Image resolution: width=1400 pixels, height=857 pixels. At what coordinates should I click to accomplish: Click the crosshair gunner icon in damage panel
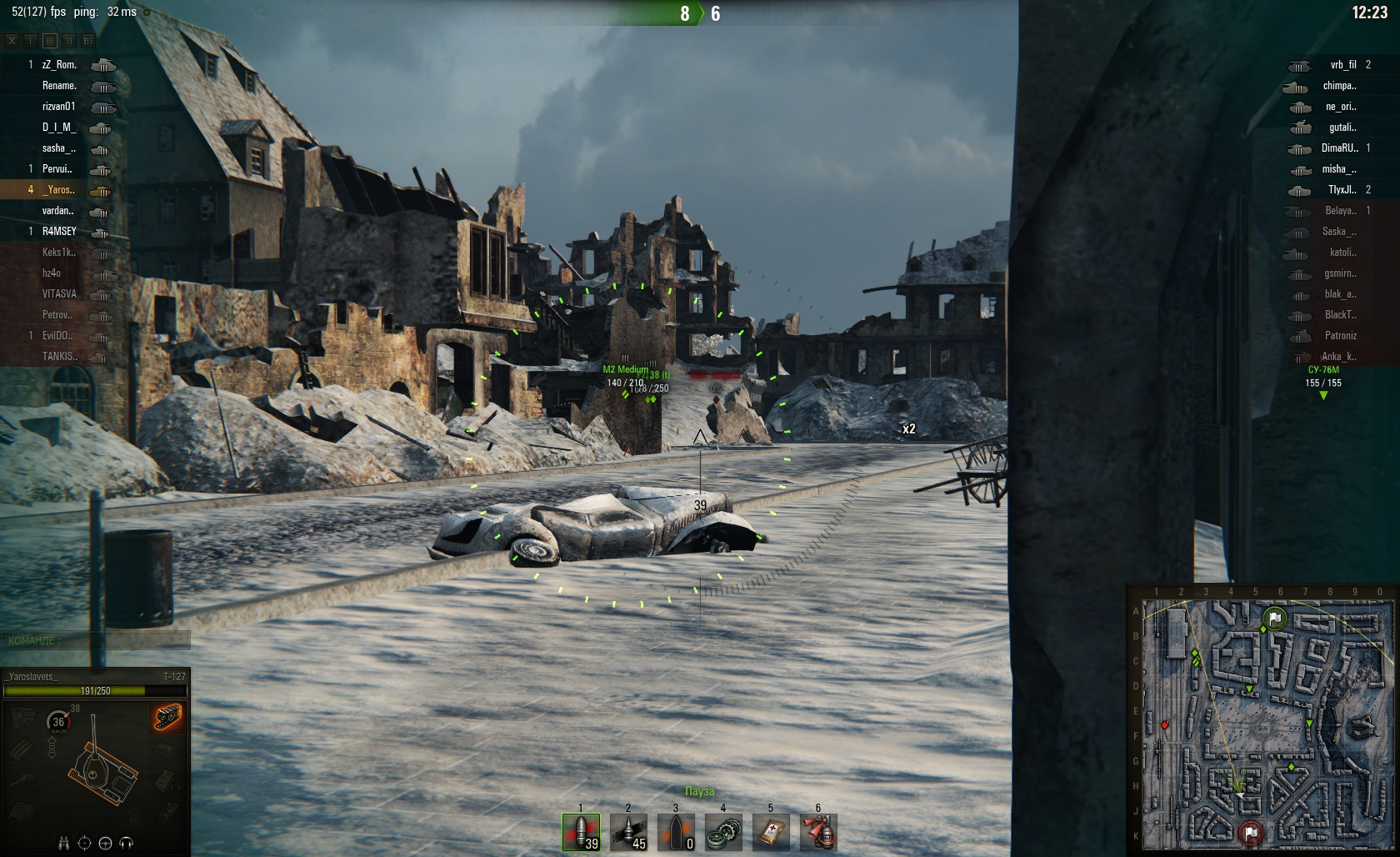click(x=85, y=843)
